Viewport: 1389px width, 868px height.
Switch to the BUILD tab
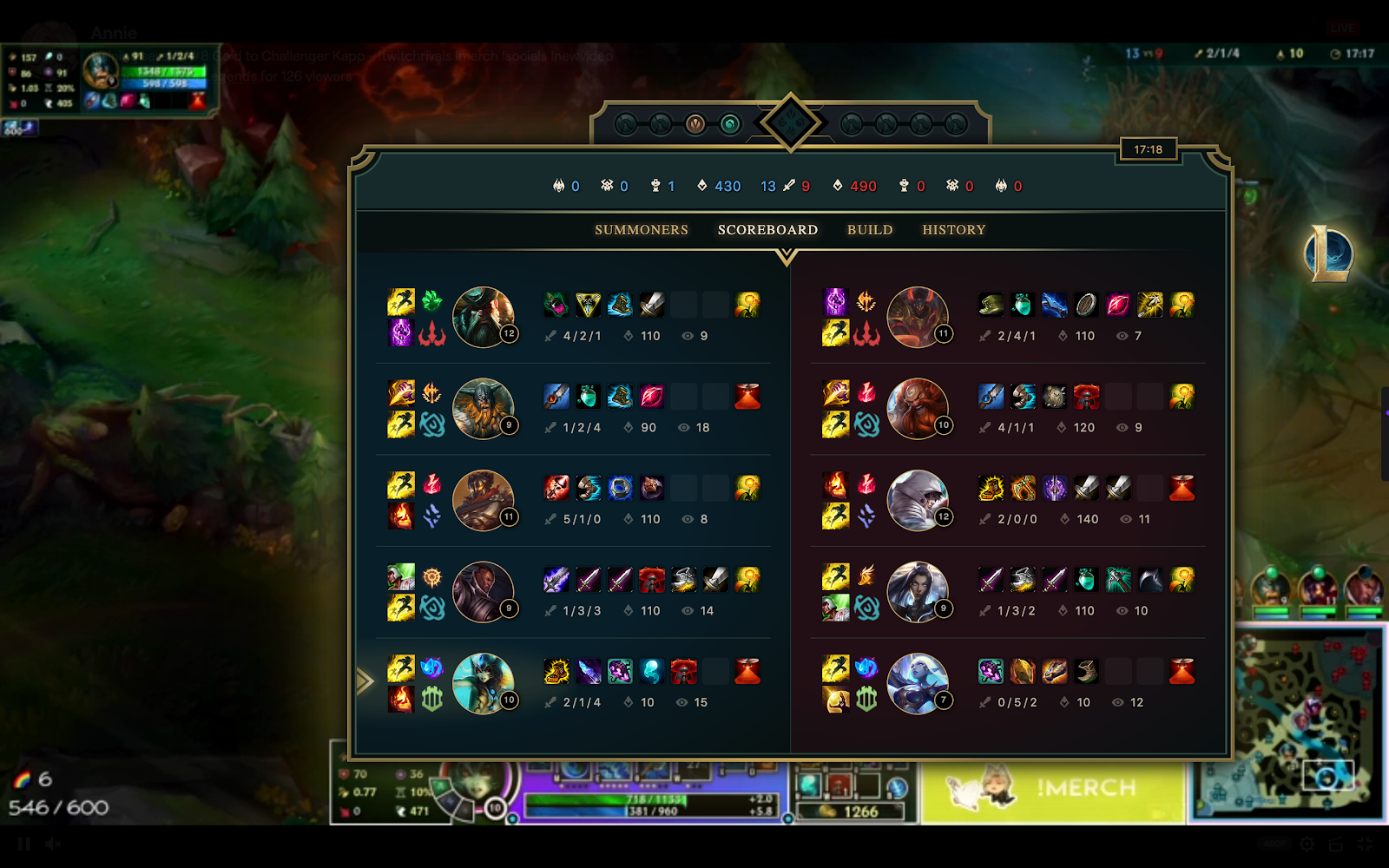869,230
